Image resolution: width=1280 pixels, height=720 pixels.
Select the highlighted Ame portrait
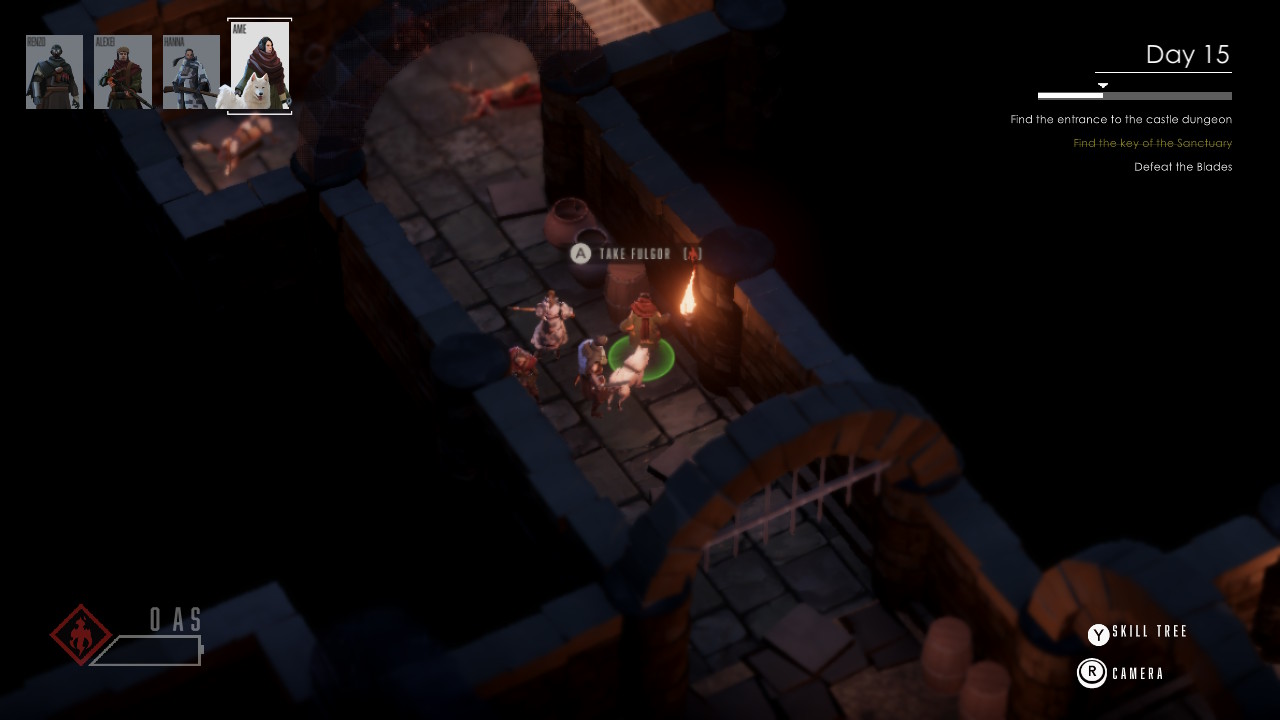pyautogui.click(x=259, y=67)
